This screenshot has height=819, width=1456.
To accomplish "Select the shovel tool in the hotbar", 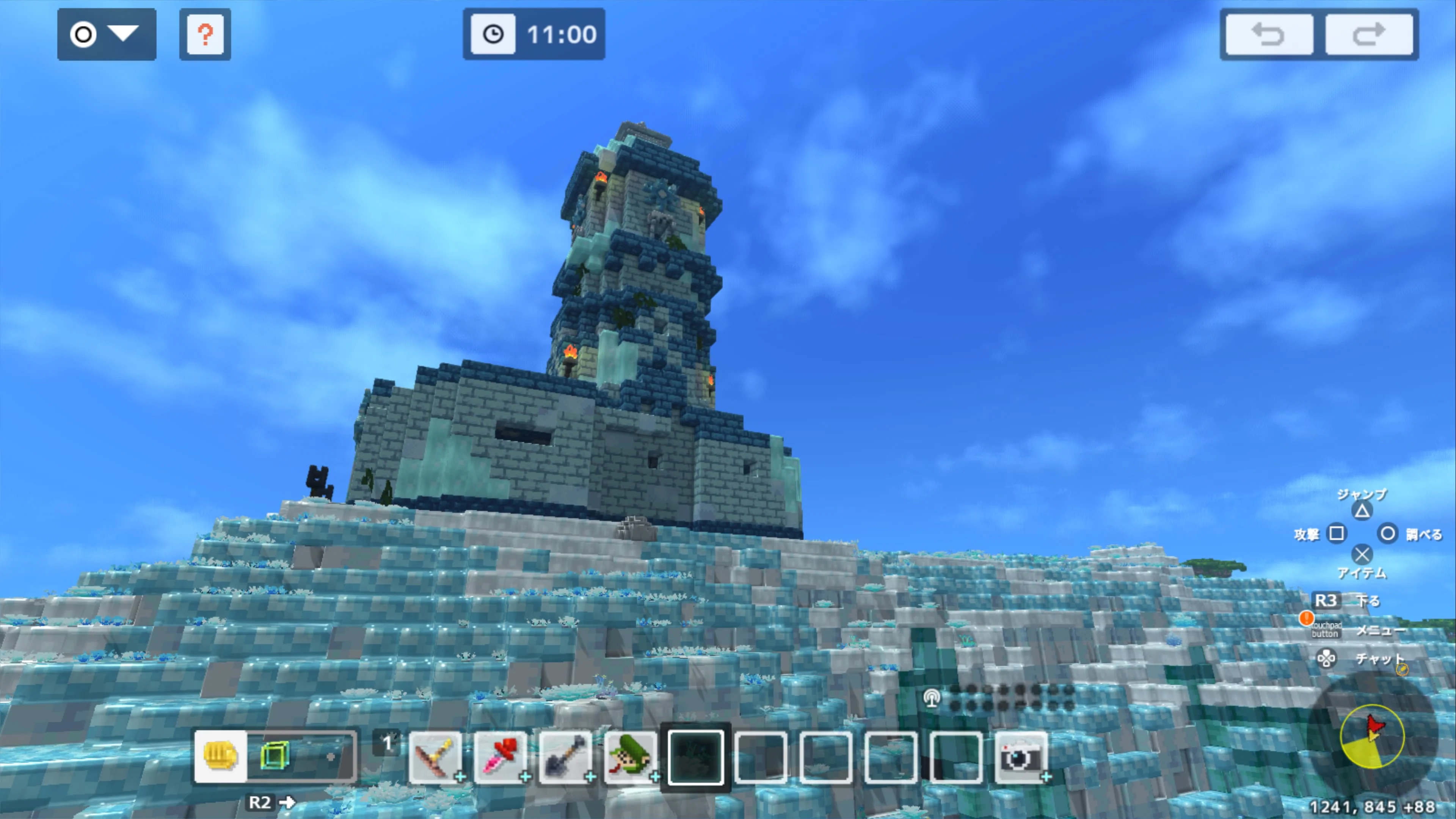I will pos(566,758).
